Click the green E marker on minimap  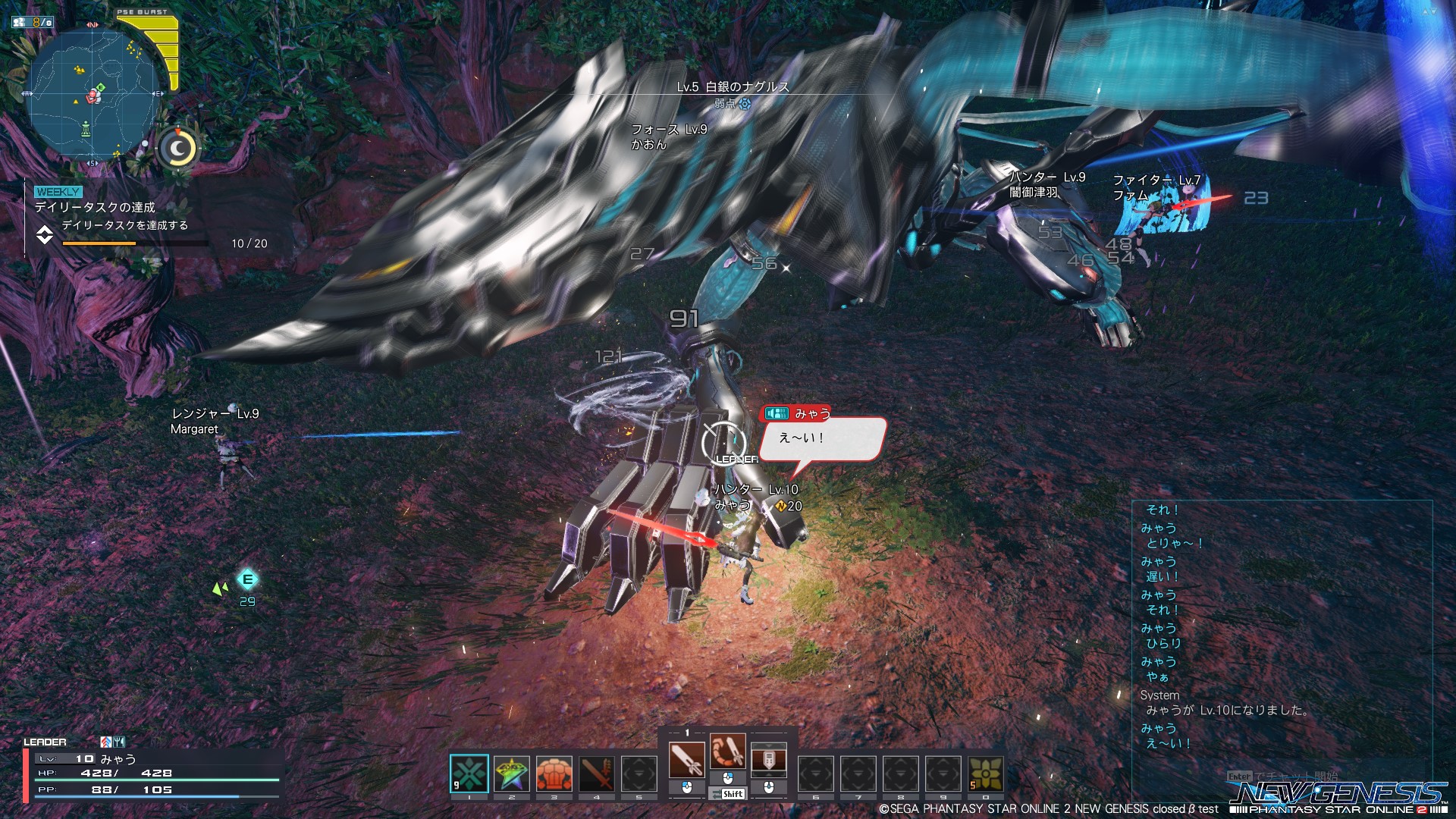coord(101,88)
